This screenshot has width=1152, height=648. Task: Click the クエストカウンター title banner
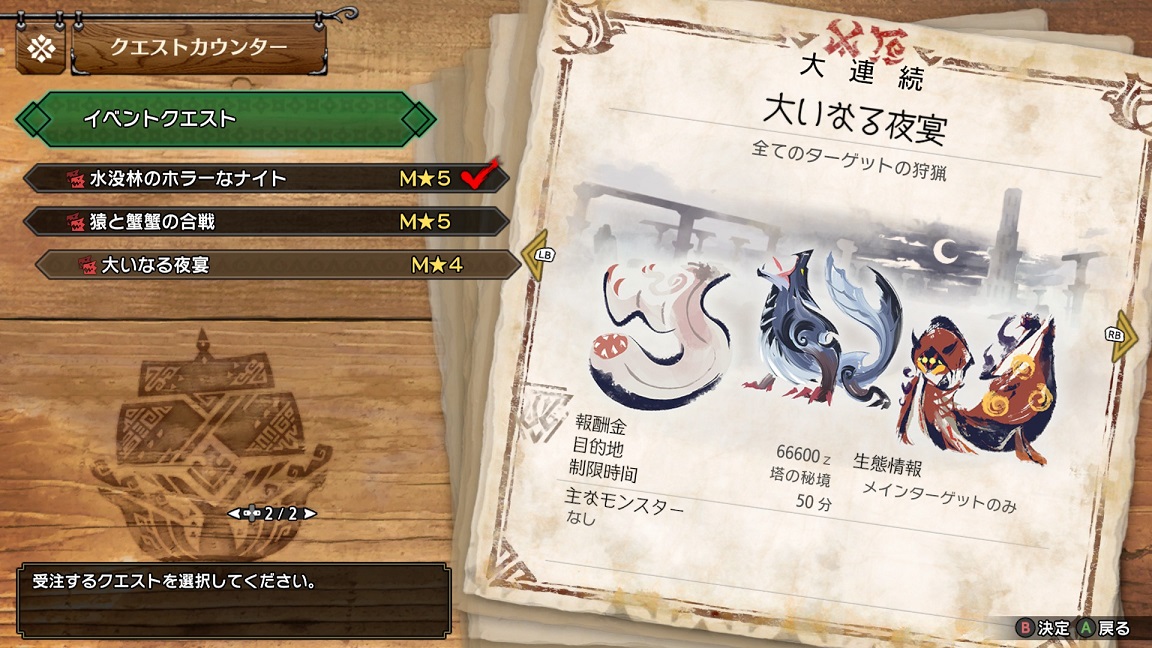coord(198,47)
